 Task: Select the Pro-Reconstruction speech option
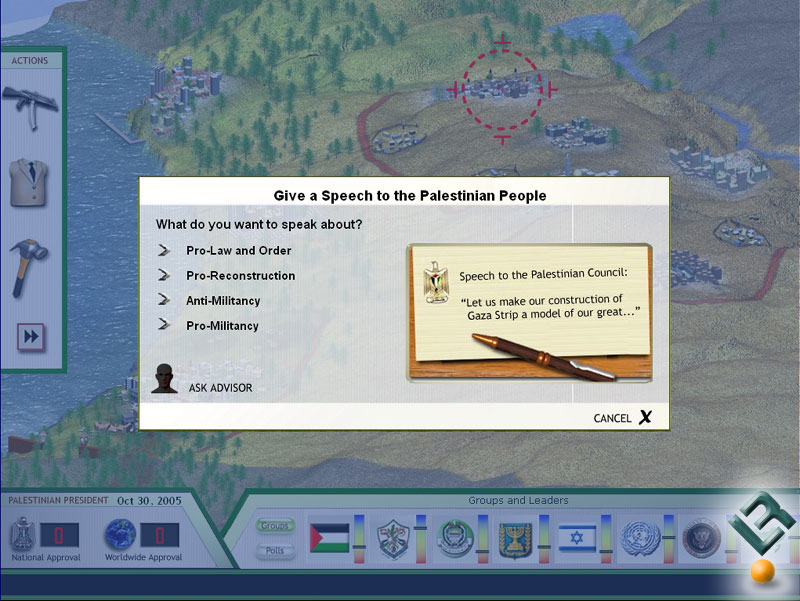click(x=240, y=275)
